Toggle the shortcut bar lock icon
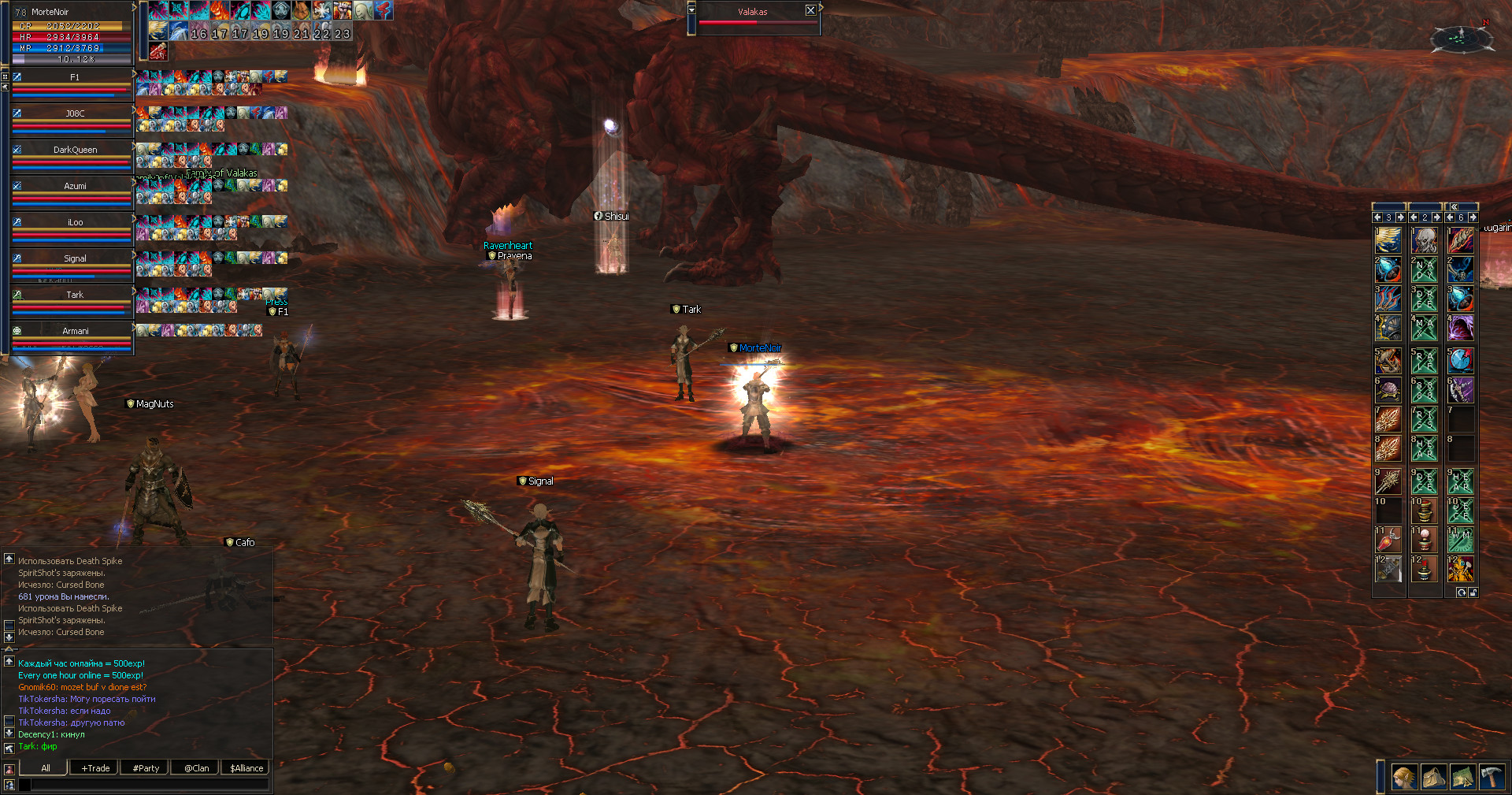 1473,593
